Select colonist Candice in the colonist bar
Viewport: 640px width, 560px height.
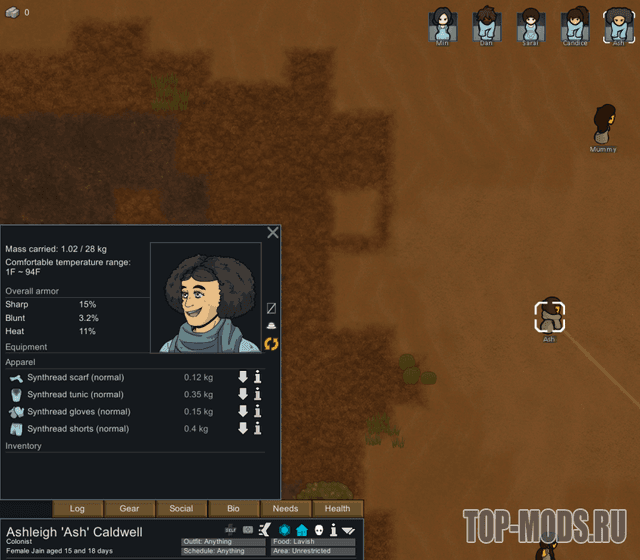(575, 26)
